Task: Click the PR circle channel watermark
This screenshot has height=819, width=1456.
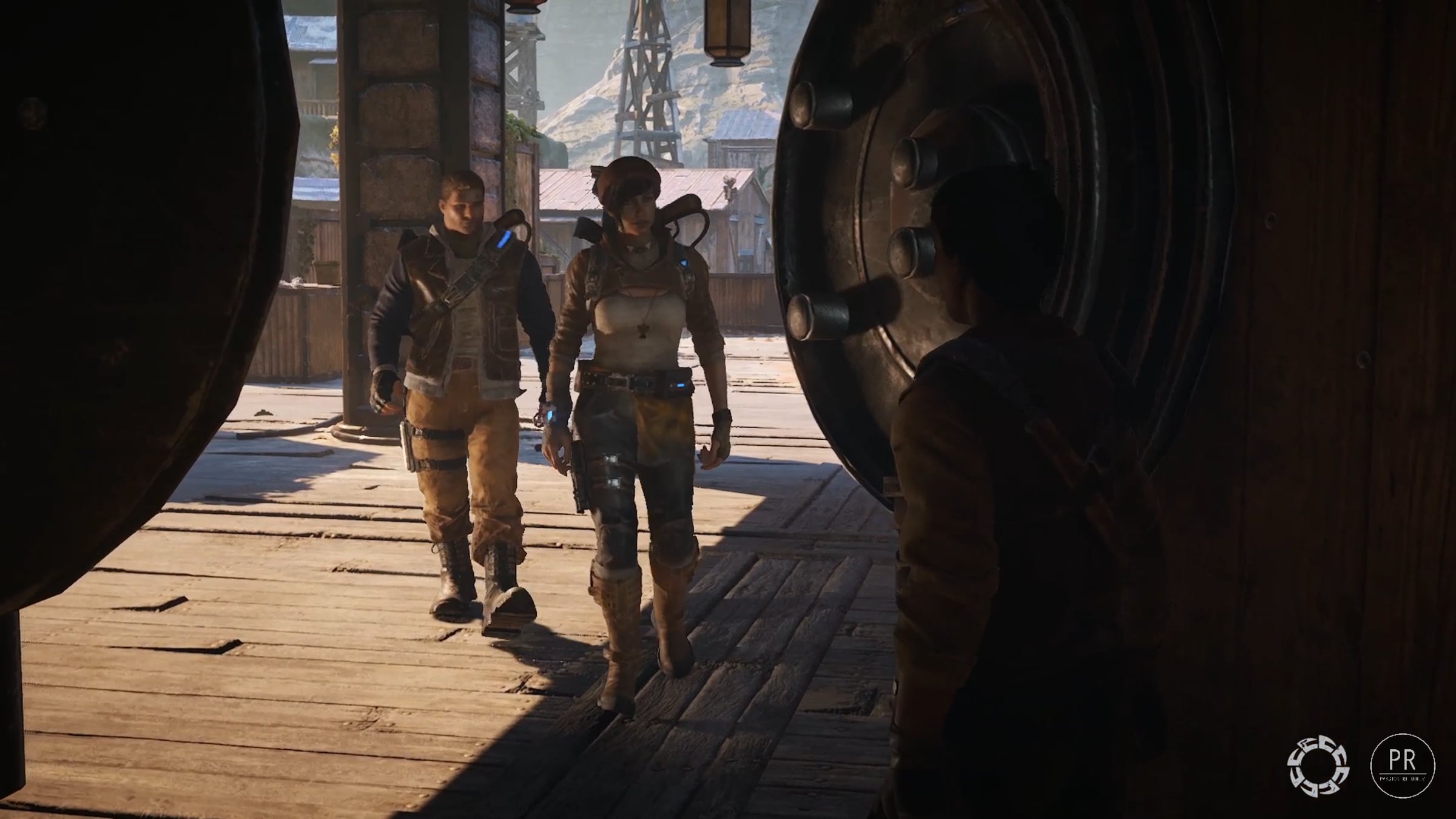Action: 1402,764
